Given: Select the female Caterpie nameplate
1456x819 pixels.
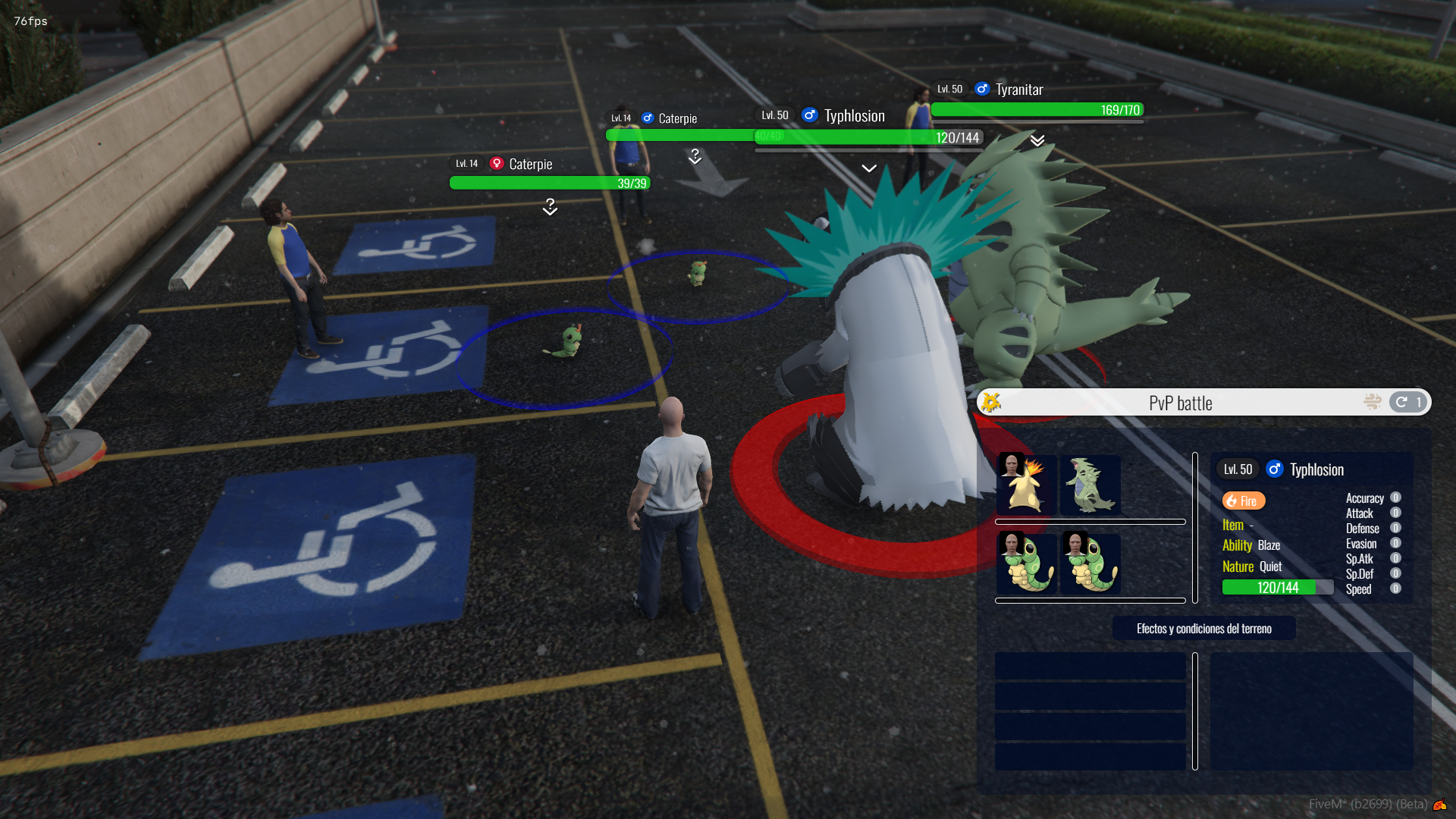Looking at the screenshot, I should pyautogui.click(x=530, y=164).
